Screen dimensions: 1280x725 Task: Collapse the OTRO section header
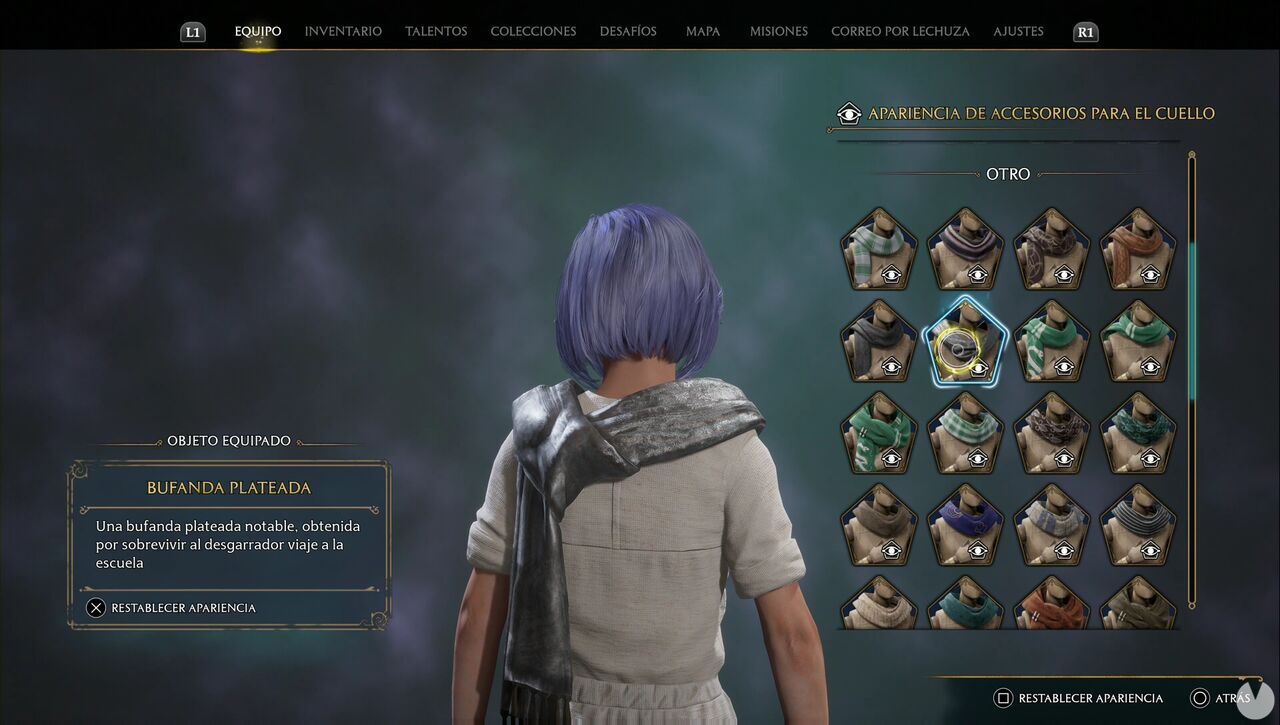click(1008, 174)
